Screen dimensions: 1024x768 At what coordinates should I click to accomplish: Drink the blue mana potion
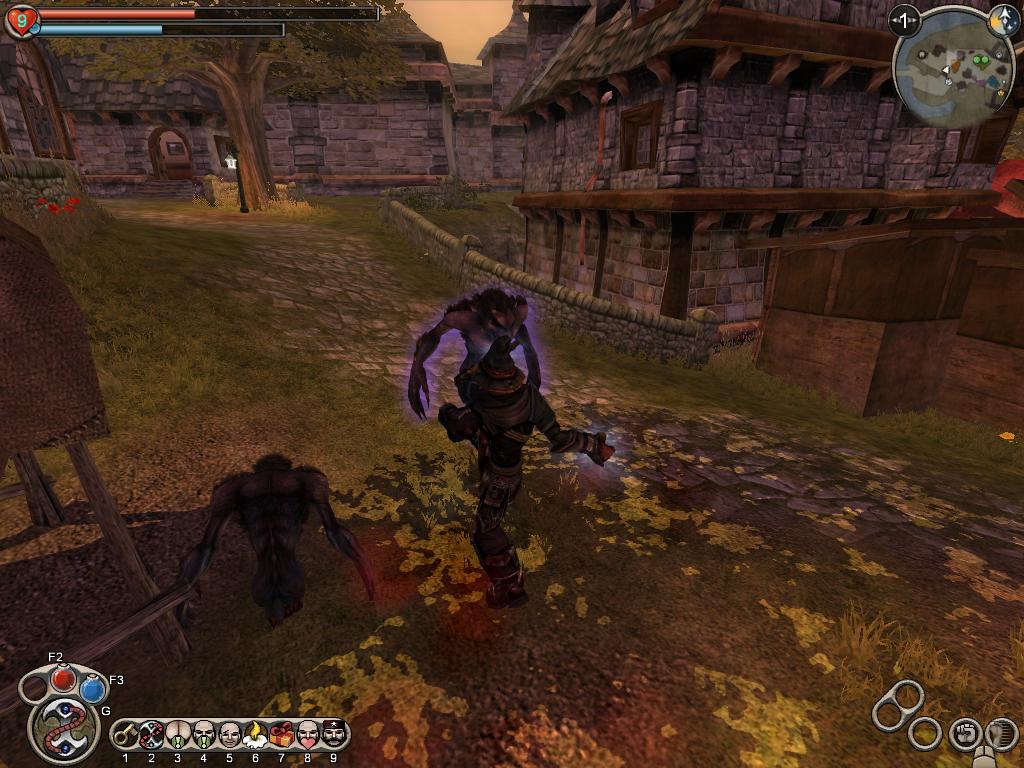coord(93,688)
